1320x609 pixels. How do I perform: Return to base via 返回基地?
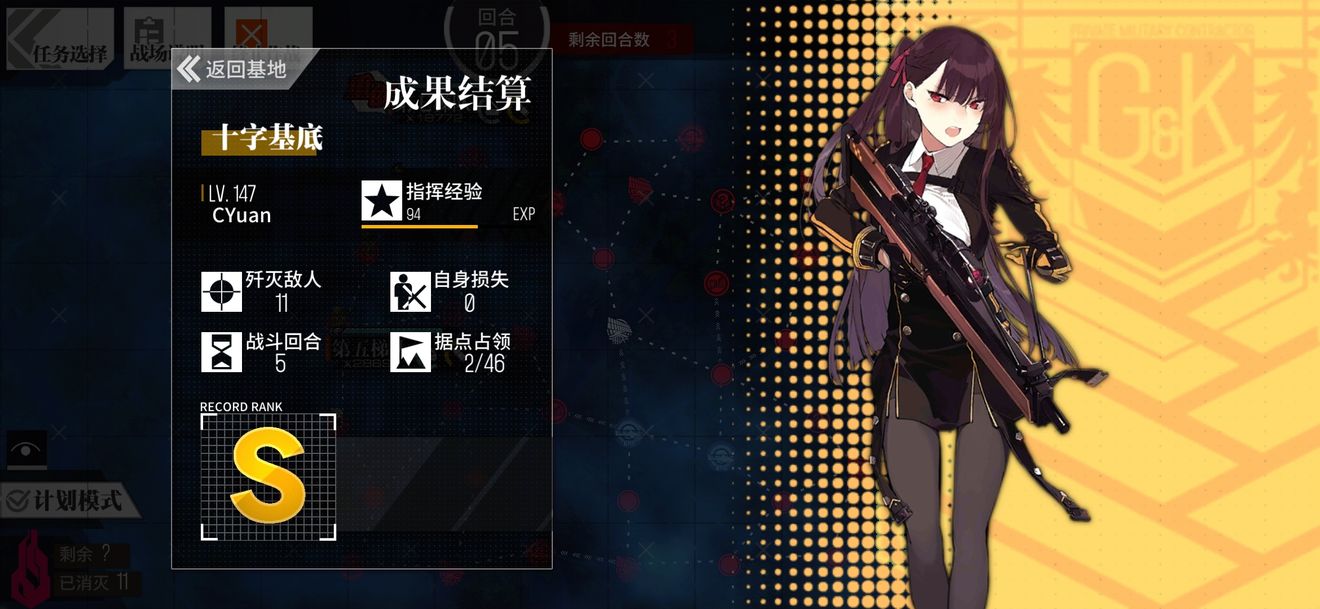click(x=233, y=69)
